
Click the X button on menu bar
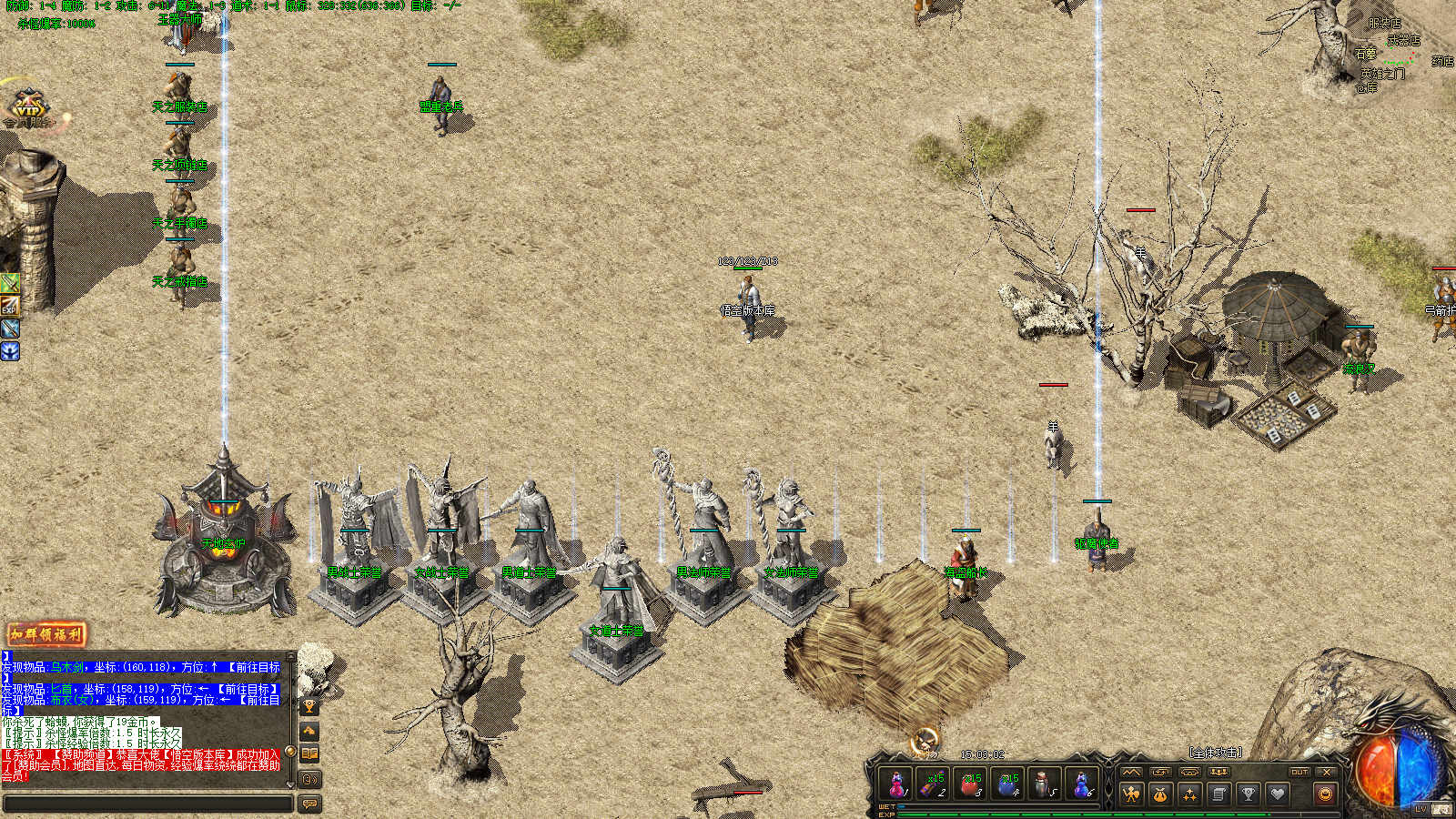tap(1327, 772)
